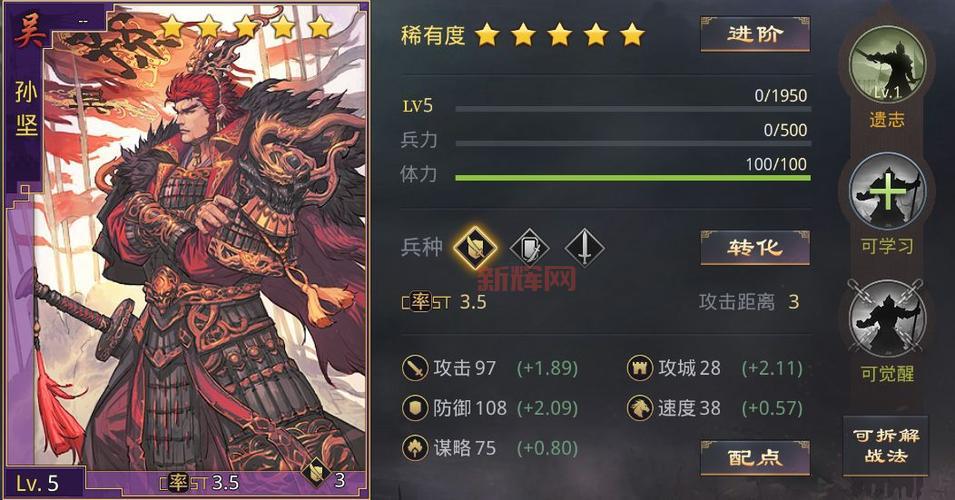Tap the 转化 troop conversion button
The width and height of the screenshot is (955, 500).
(754, 248)
